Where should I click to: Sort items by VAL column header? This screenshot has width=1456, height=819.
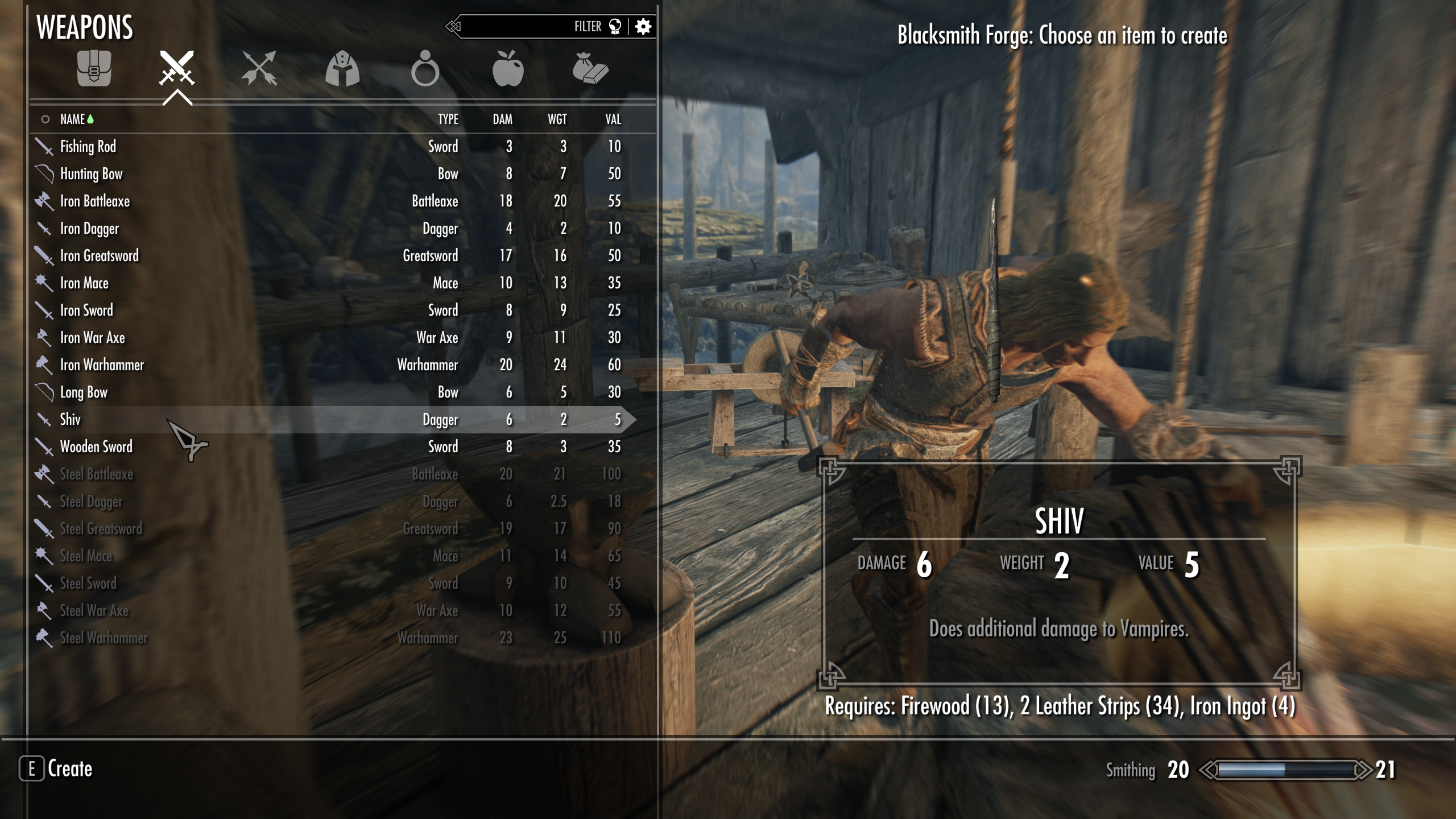[613, 119]
